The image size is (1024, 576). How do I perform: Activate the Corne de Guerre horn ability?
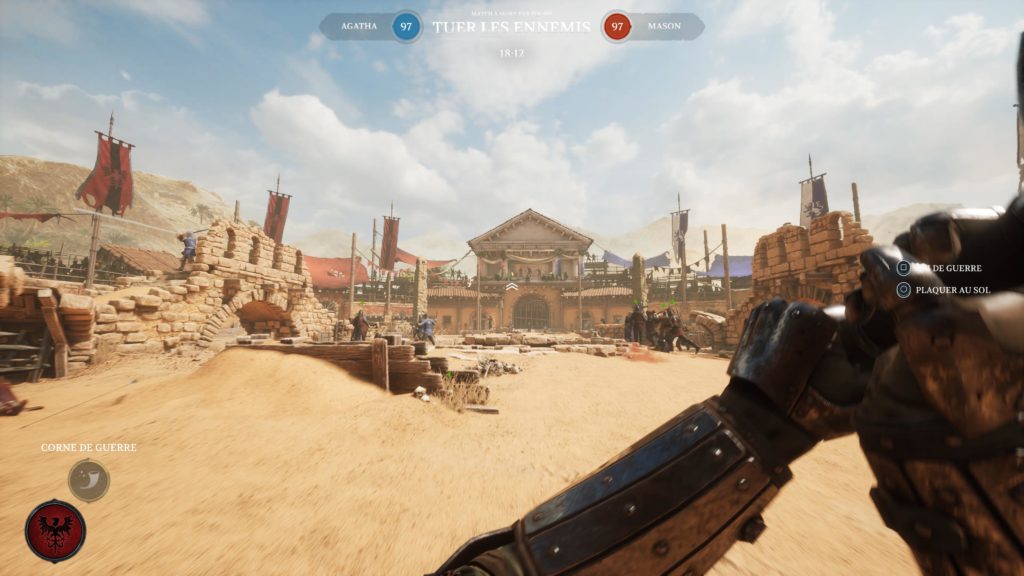pyautogui.click(x=89, y=480)
